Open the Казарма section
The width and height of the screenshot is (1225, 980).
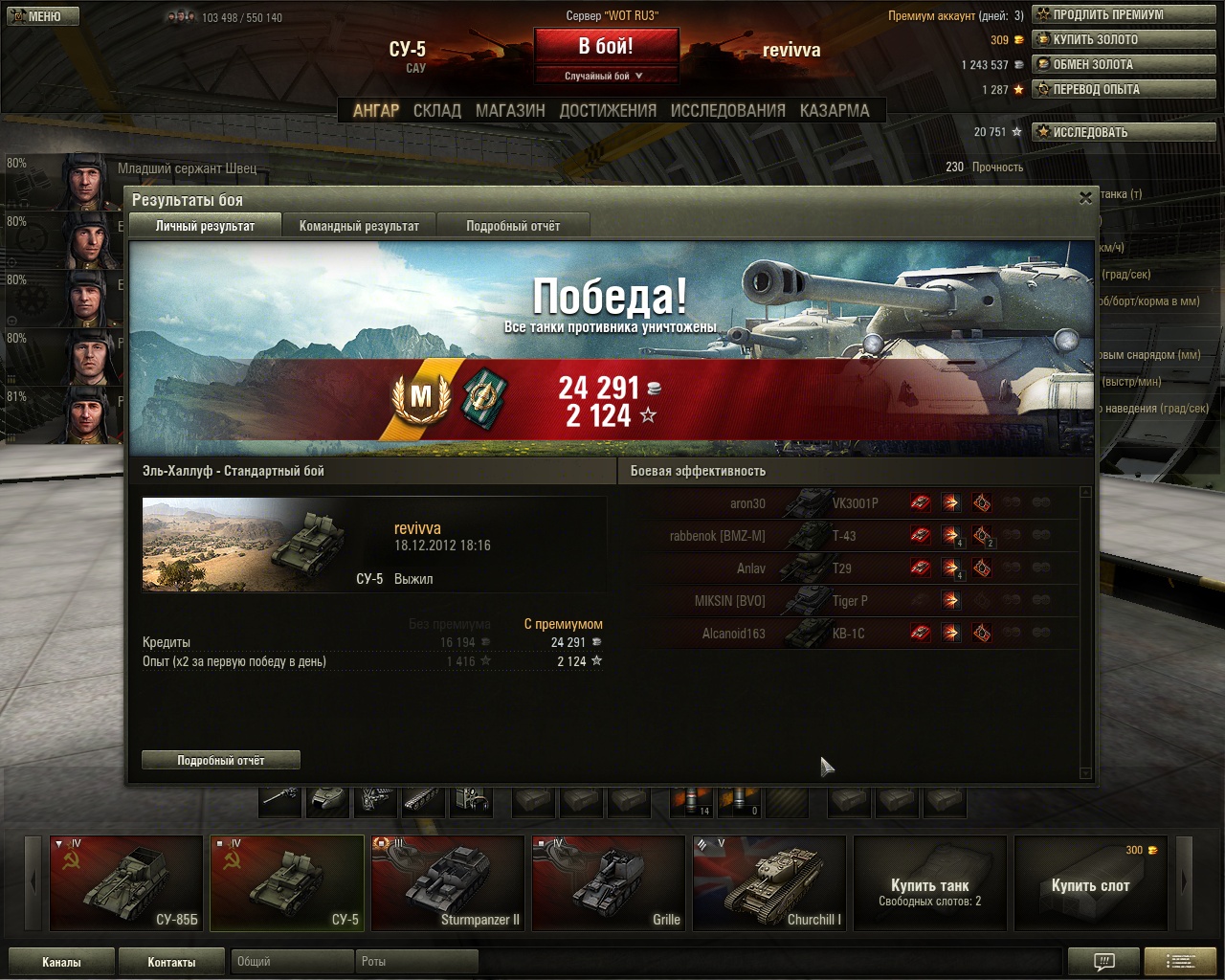coord(835,111)
